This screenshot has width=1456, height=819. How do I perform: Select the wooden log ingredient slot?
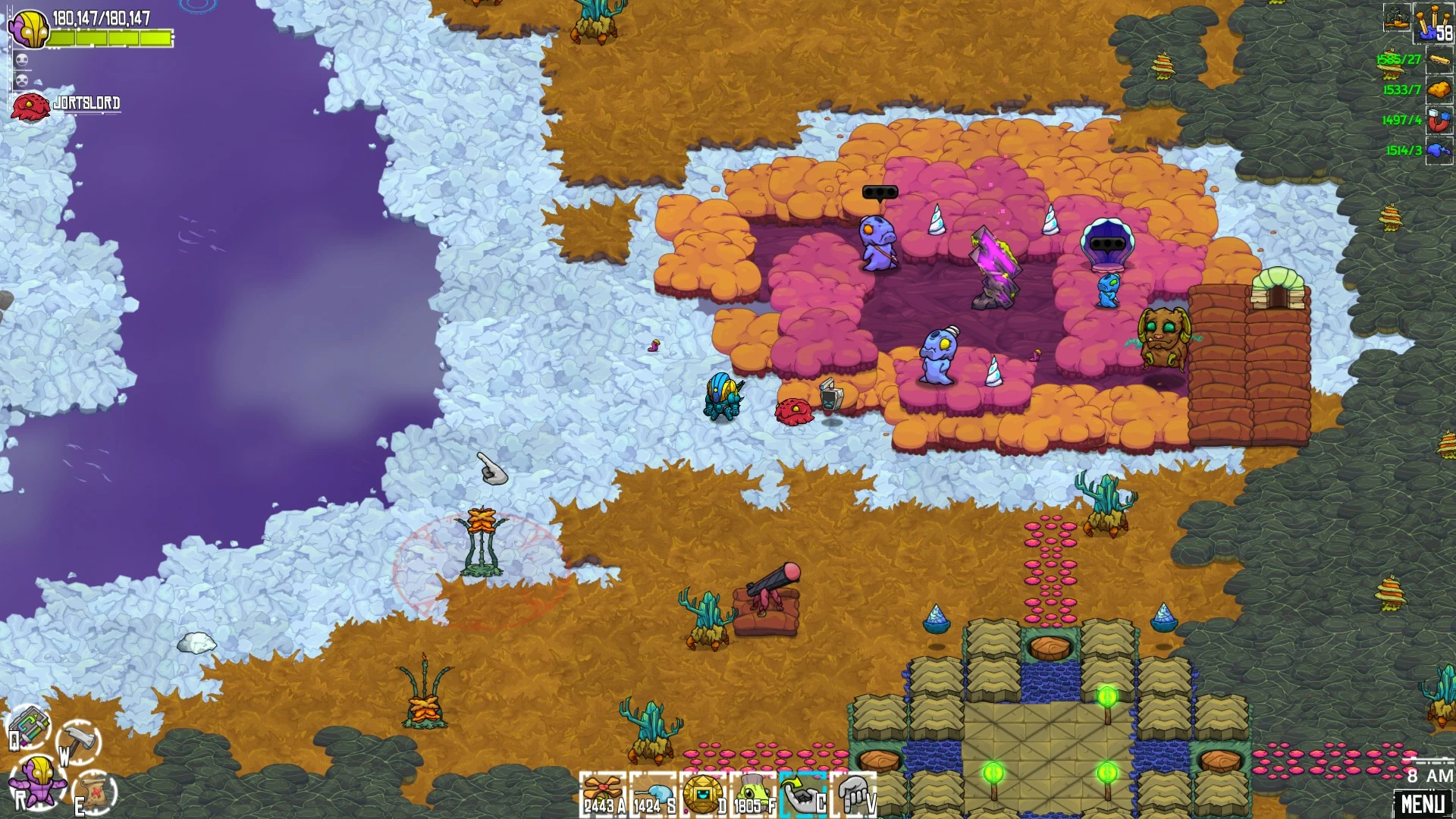[1439, 59]
